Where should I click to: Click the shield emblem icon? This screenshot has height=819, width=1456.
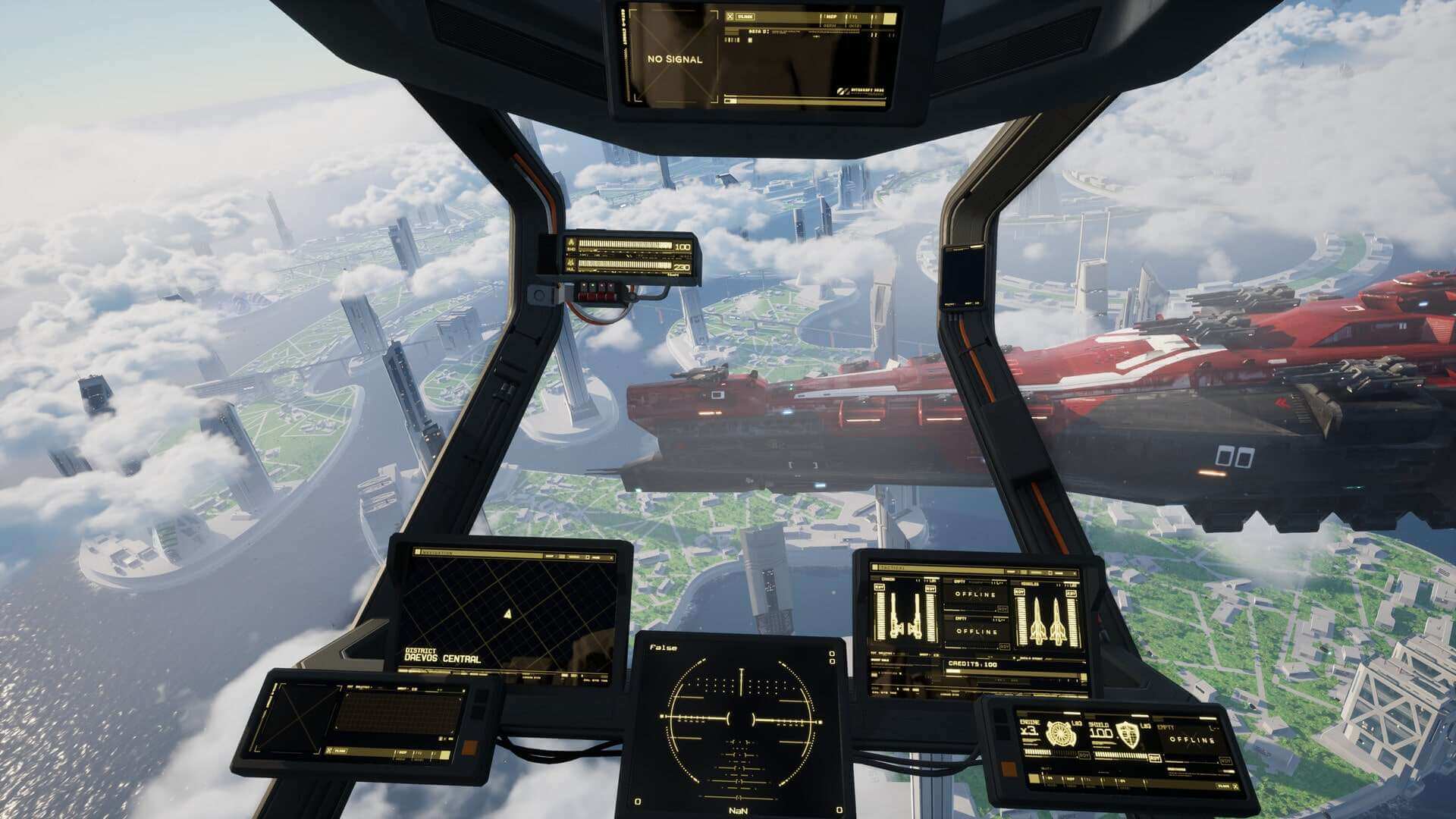tap(1128, 734)
